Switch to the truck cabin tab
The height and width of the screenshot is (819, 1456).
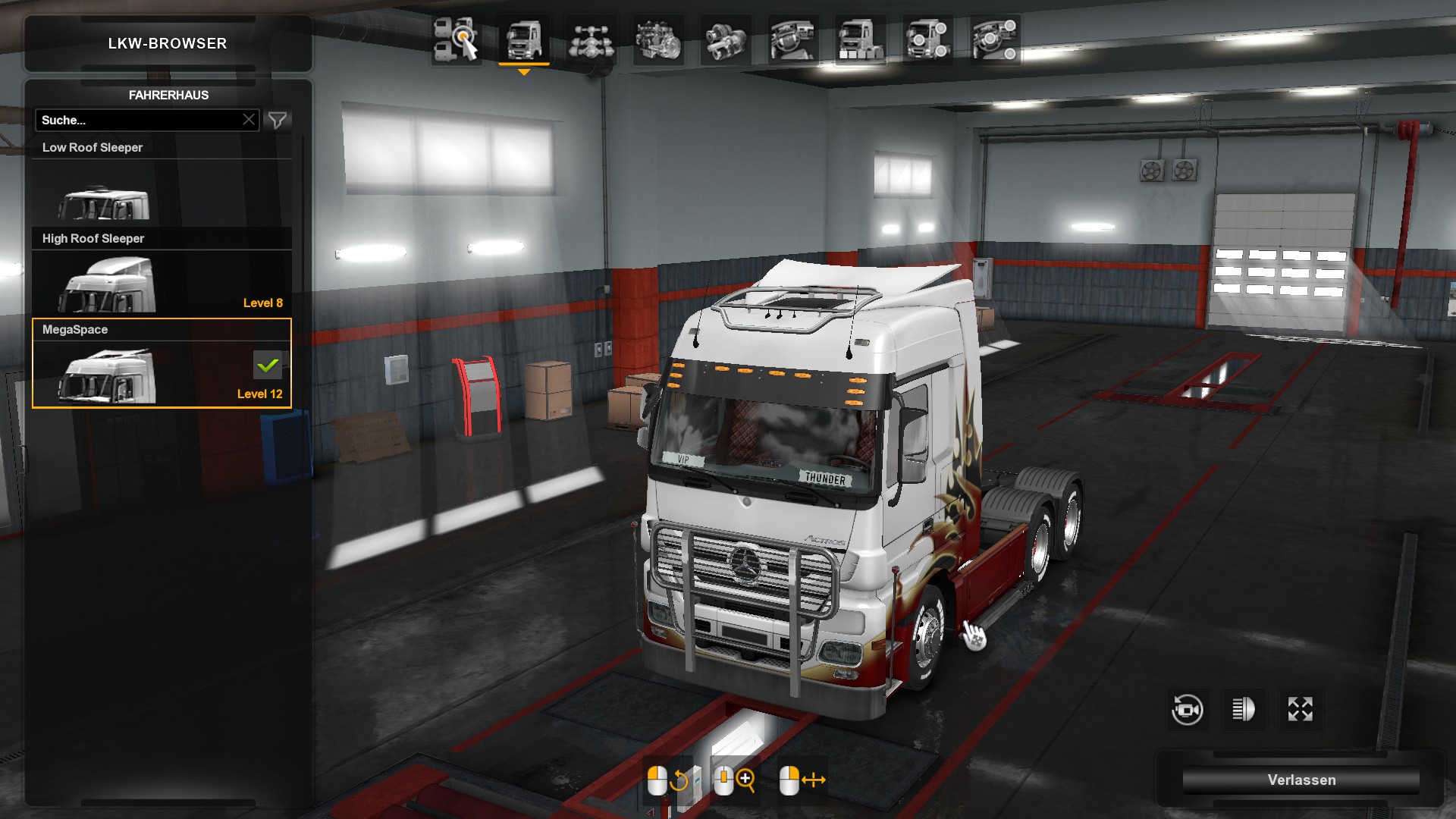(x=523, y=39)
